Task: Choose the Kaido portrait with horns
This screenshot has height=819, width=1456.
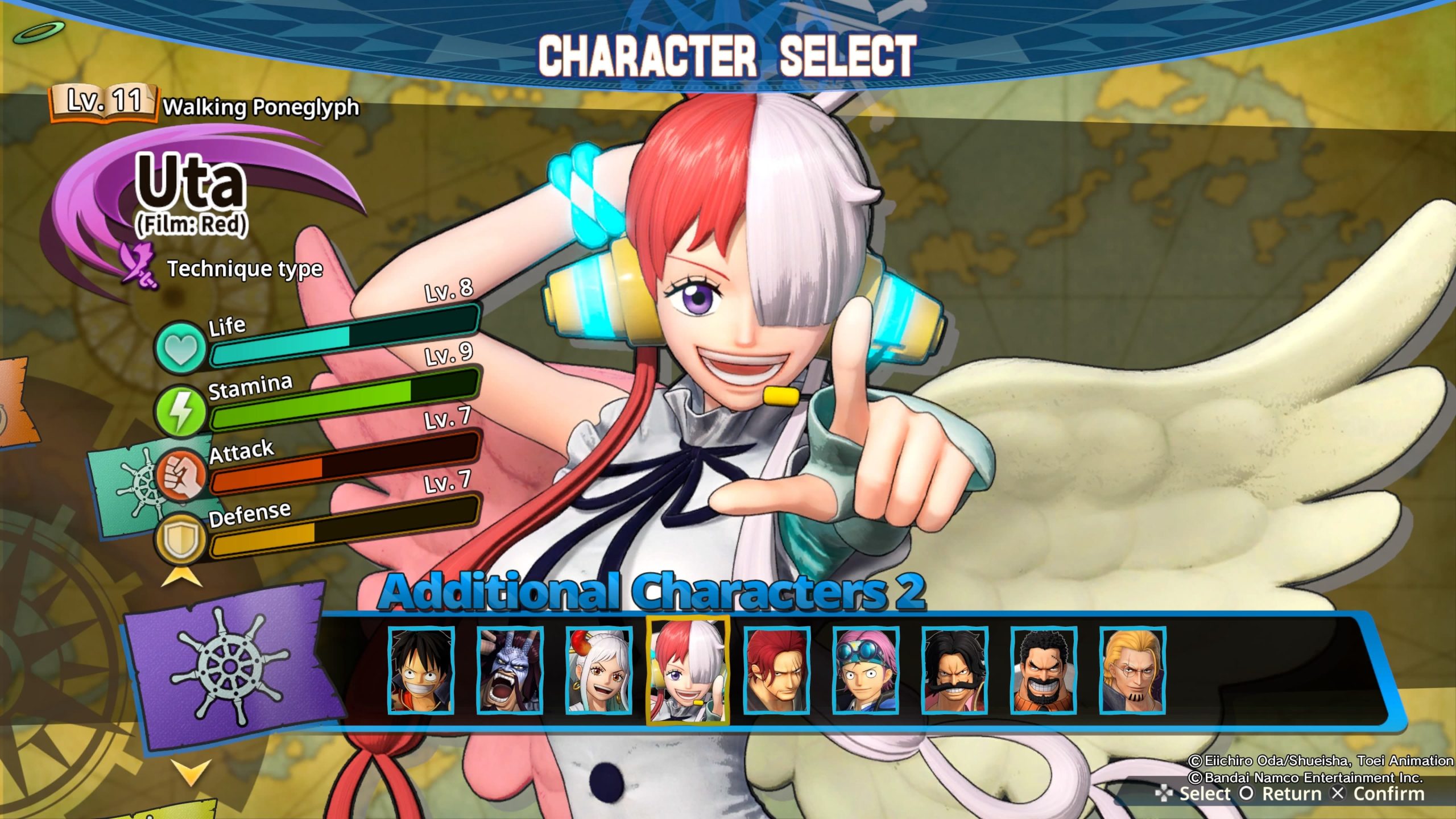Action: 510,669
